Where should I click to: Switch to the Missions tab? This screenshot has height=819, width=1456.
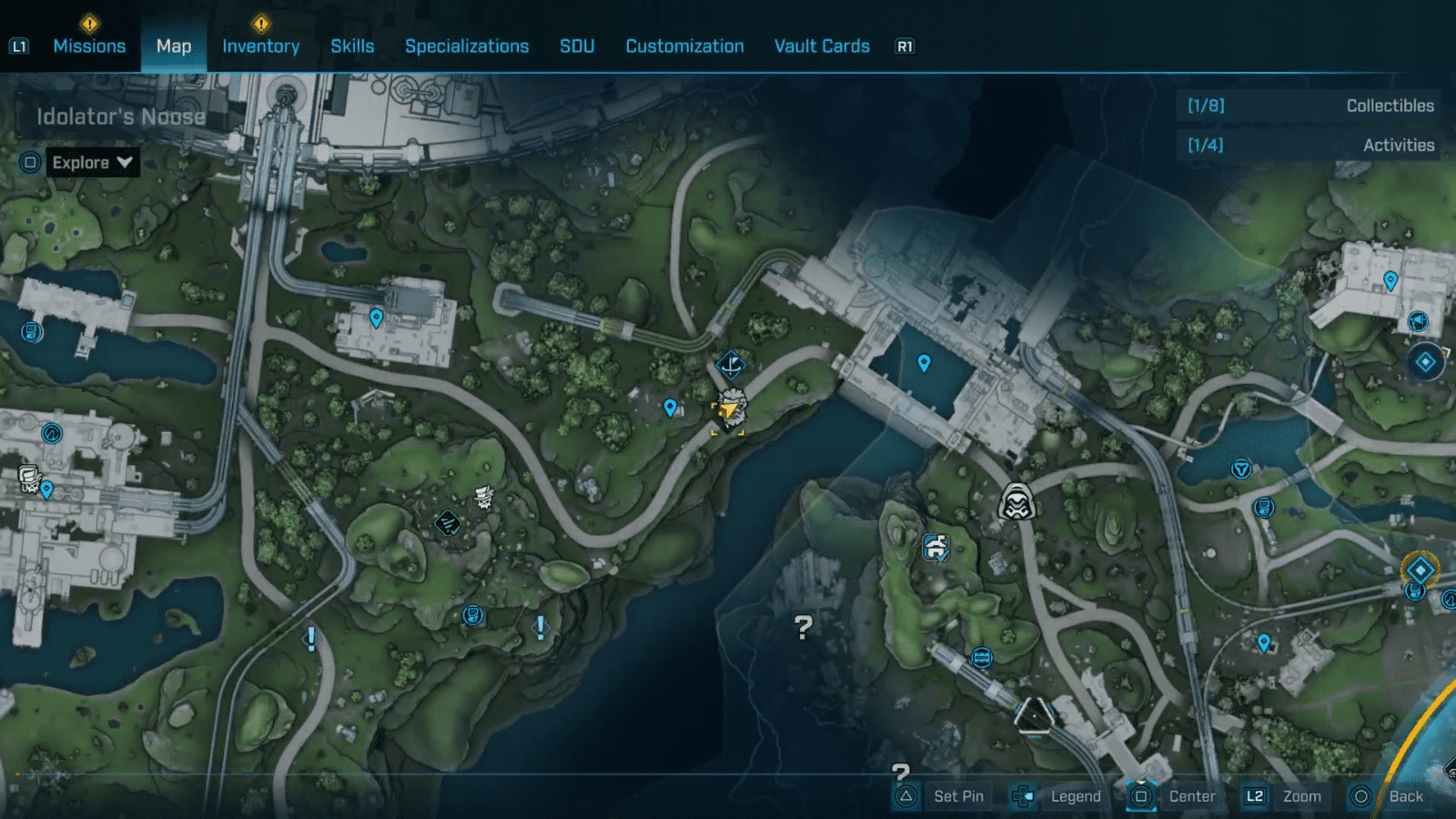(x=89, y=46)
